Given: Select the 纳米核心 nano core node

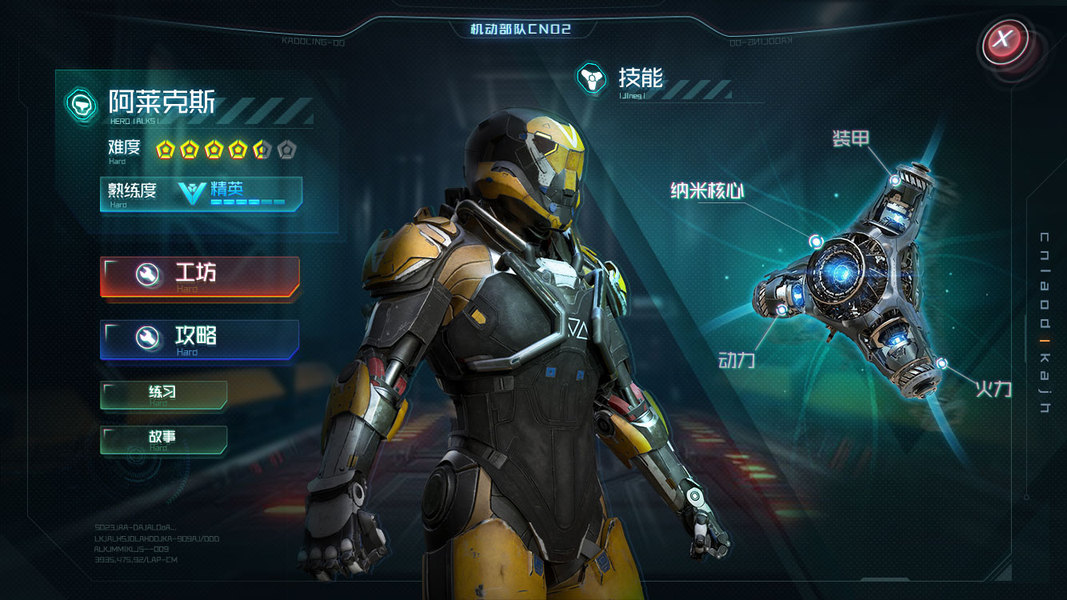Looking at the screenshot, I should pos(817,241).
